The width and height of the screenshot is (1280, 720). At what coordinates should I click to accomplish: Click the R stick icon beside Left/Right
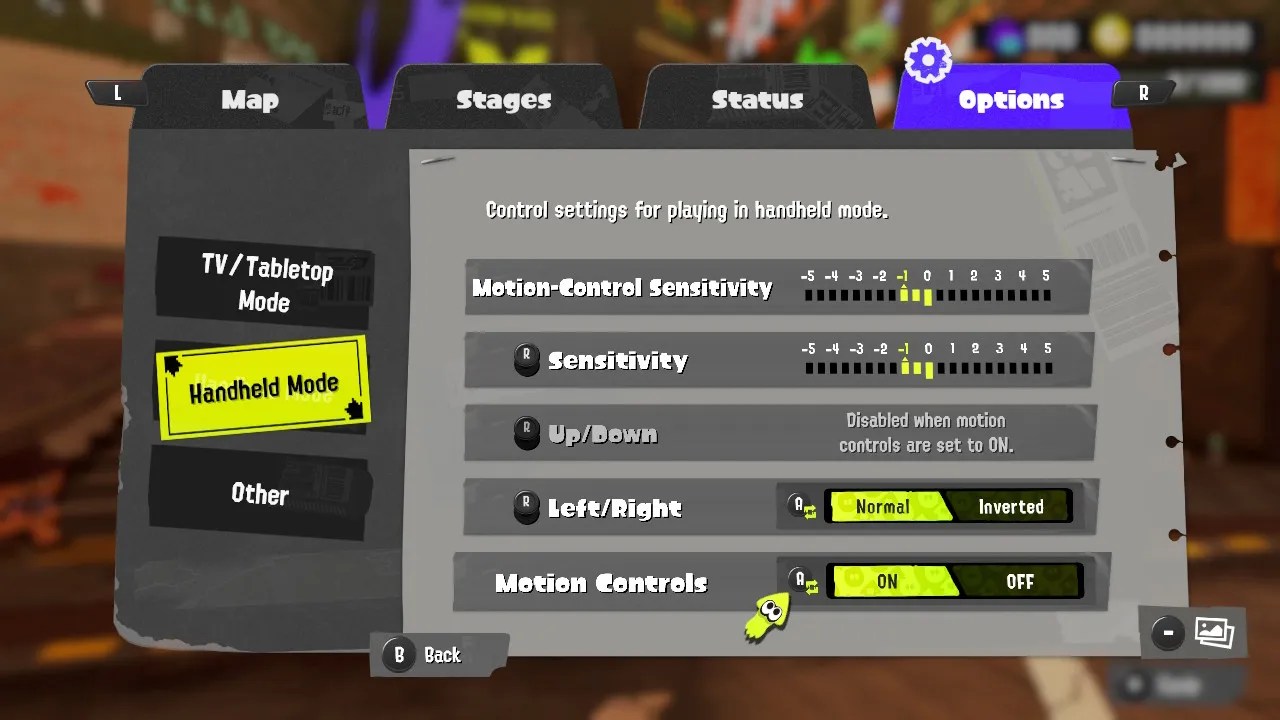pyautogui.click(x=527, y=507)
